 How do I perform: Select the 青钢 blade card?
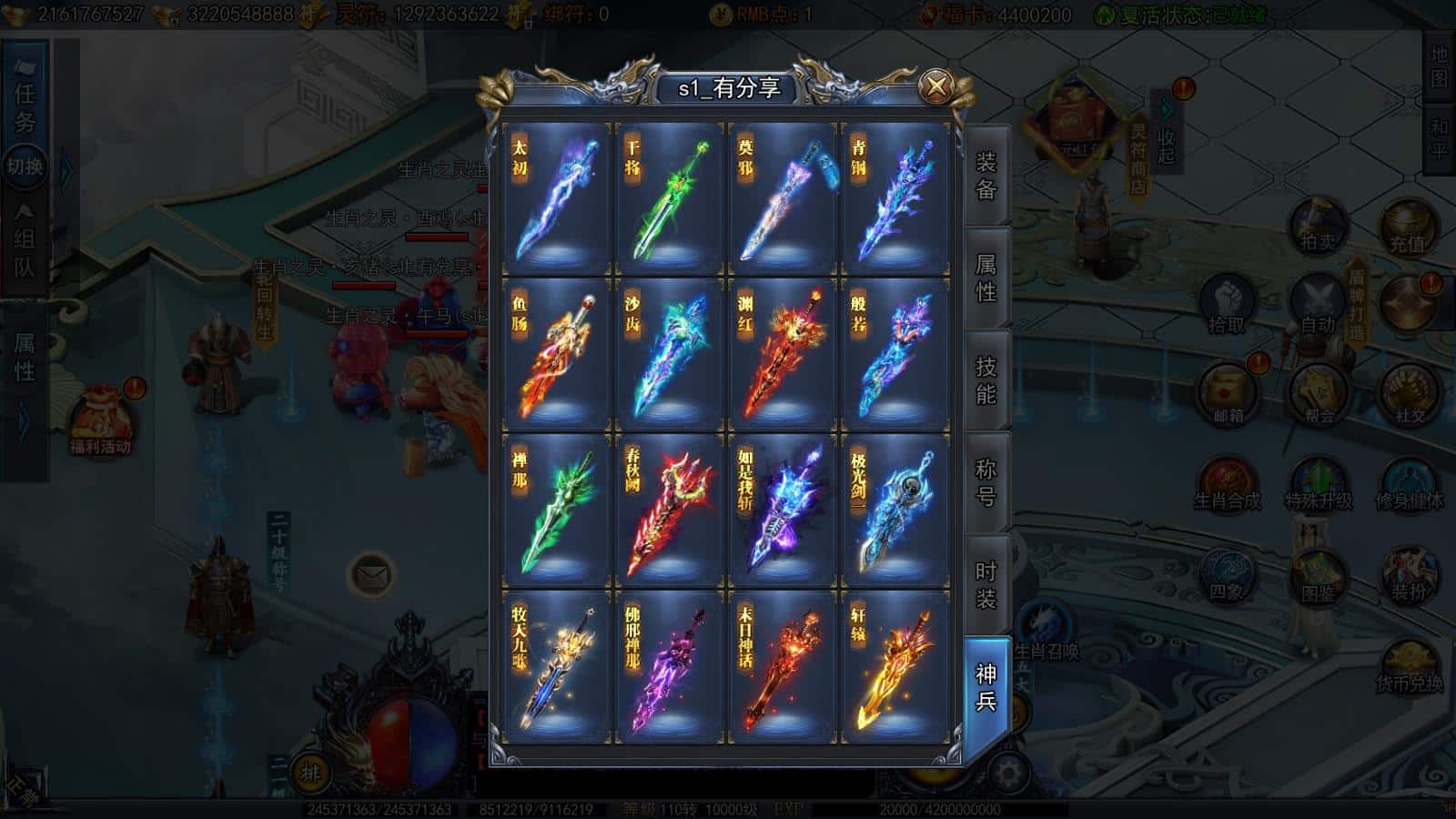[x=895, y=199]
